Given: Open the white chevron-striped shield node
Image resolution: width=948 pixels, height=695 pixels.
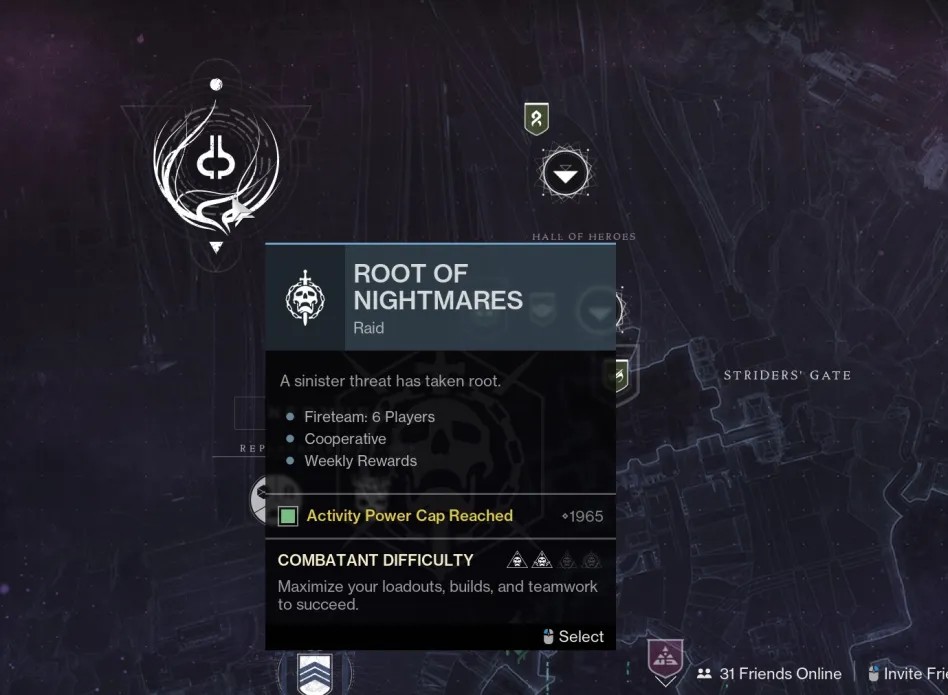Looking at the screenshot, I should click(x=315, y=673).
